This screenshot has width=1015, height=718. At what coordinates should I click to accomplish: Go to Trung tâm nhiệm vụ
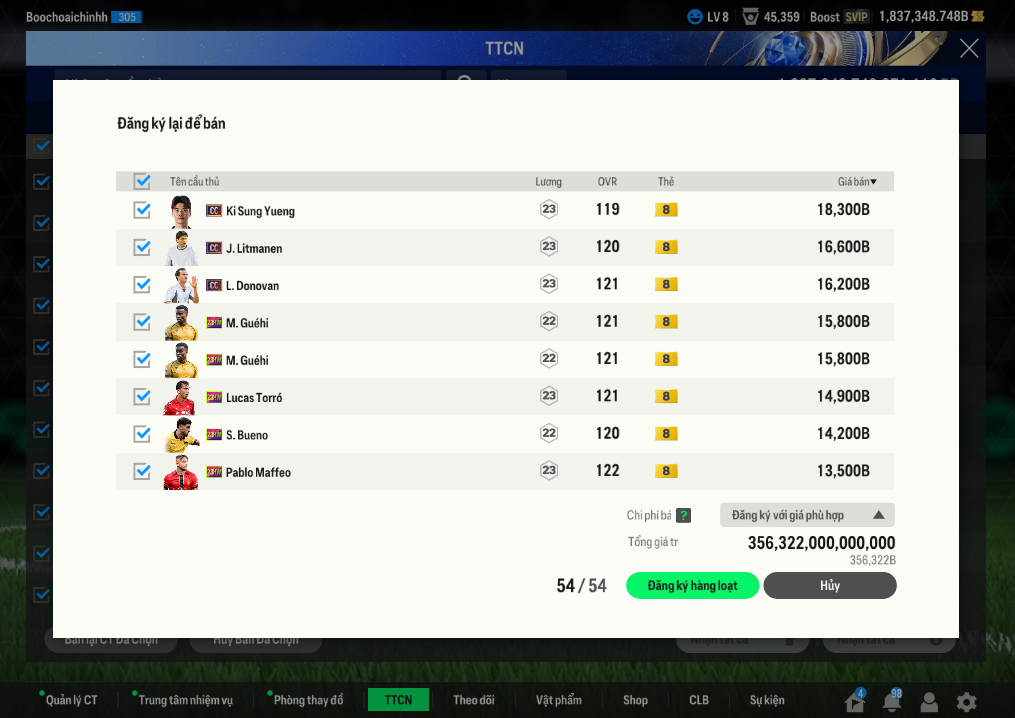[x=185, y=700]
